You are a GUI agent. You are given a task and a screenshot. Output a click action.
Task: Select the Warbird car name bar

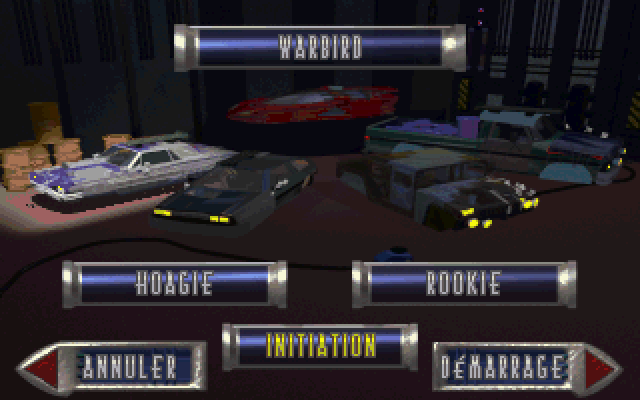pyautogui.click(x=320, y=47)
